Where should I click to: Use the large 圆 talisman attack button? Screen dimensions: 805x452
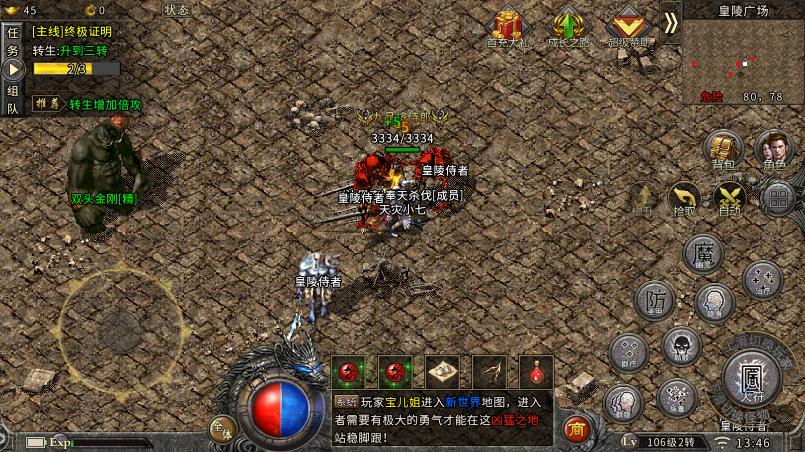(x=753, y=380)
